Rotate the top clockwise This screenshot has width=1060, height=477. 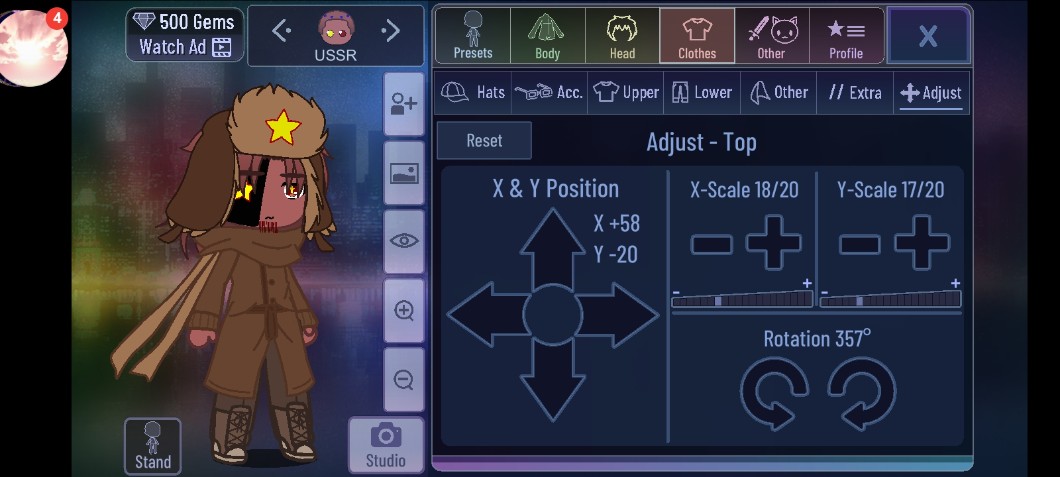862,392
